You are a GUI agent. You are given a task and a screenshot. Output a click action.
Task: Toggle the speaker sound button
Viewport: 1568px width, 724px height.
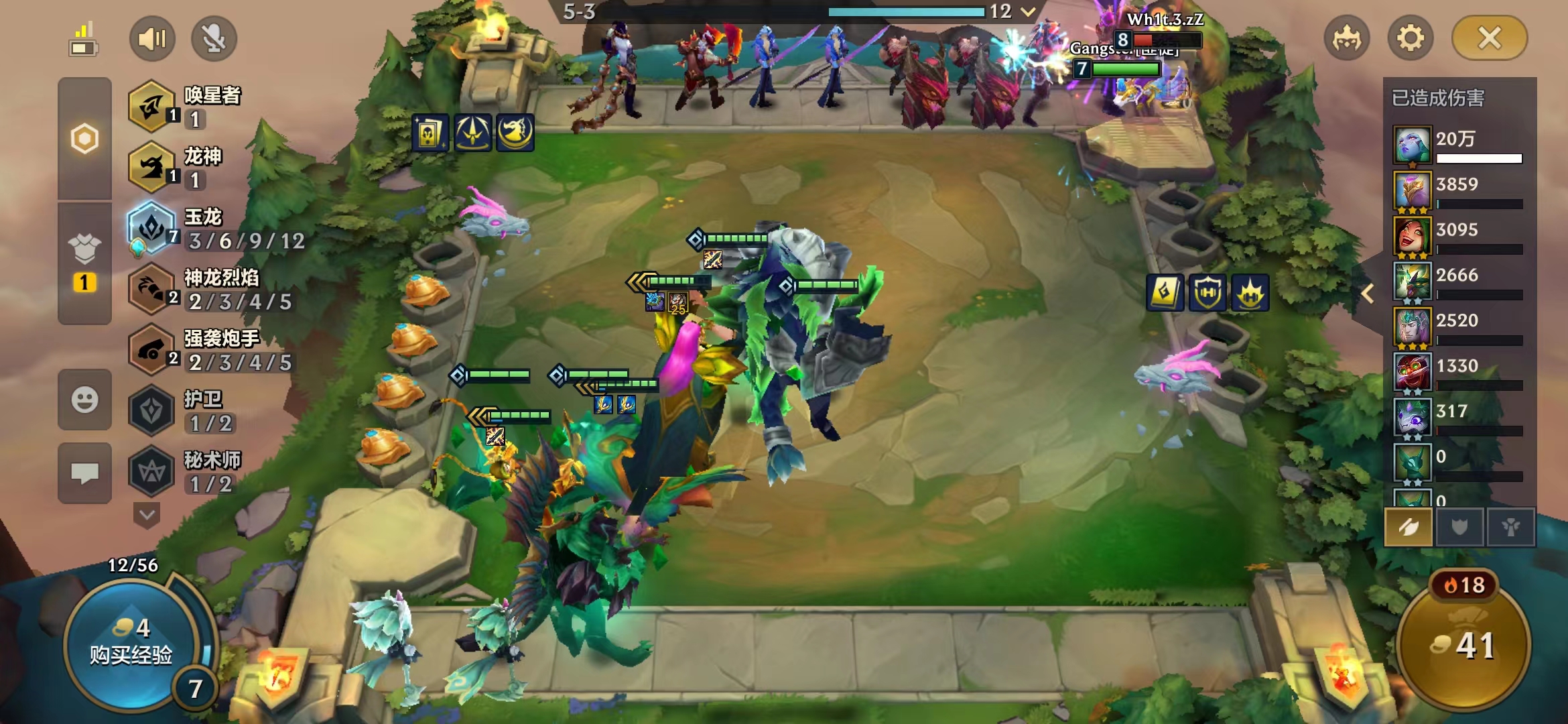click(x=152, y=38)
